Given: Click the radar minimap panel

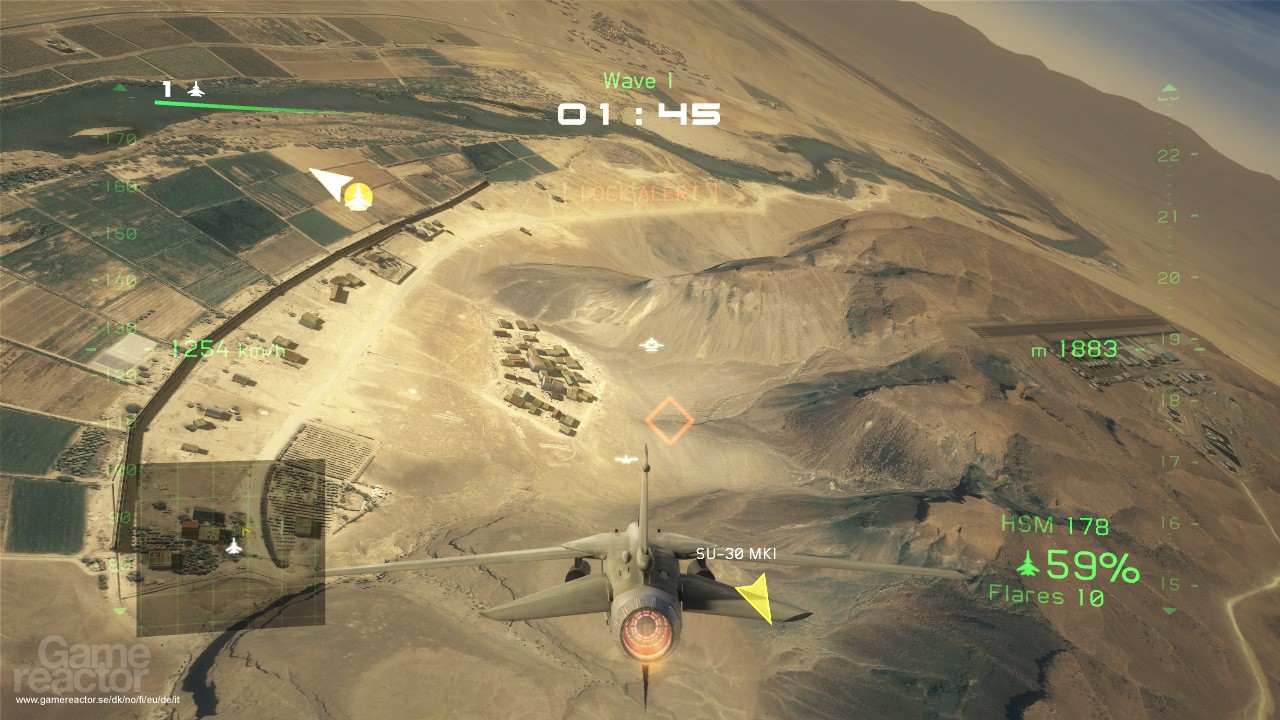Looking at the screenshot, I should click(x=230, y=547).
